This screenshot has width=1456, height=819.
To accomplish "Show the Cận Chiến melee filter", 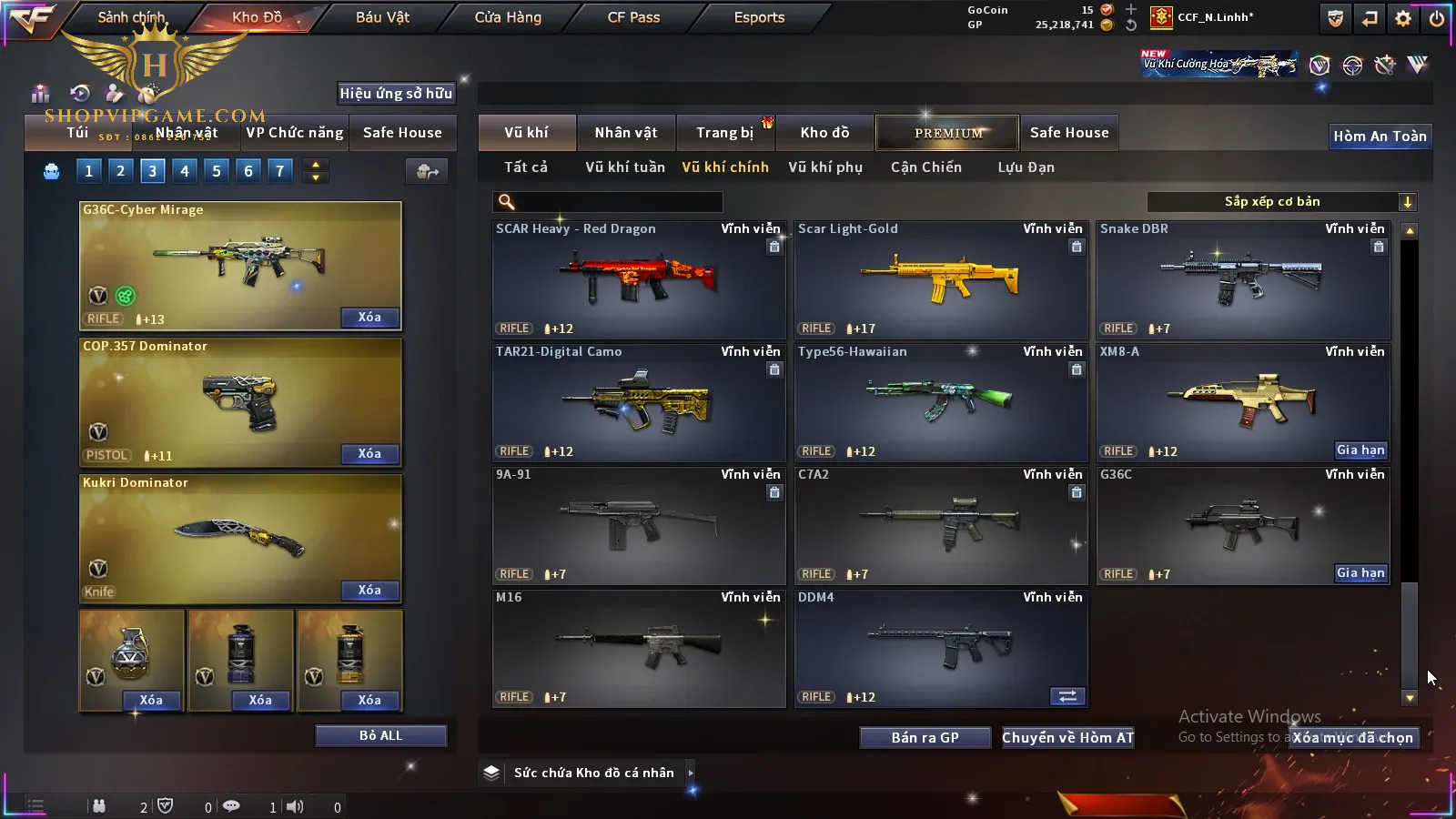I will (926, 167).
